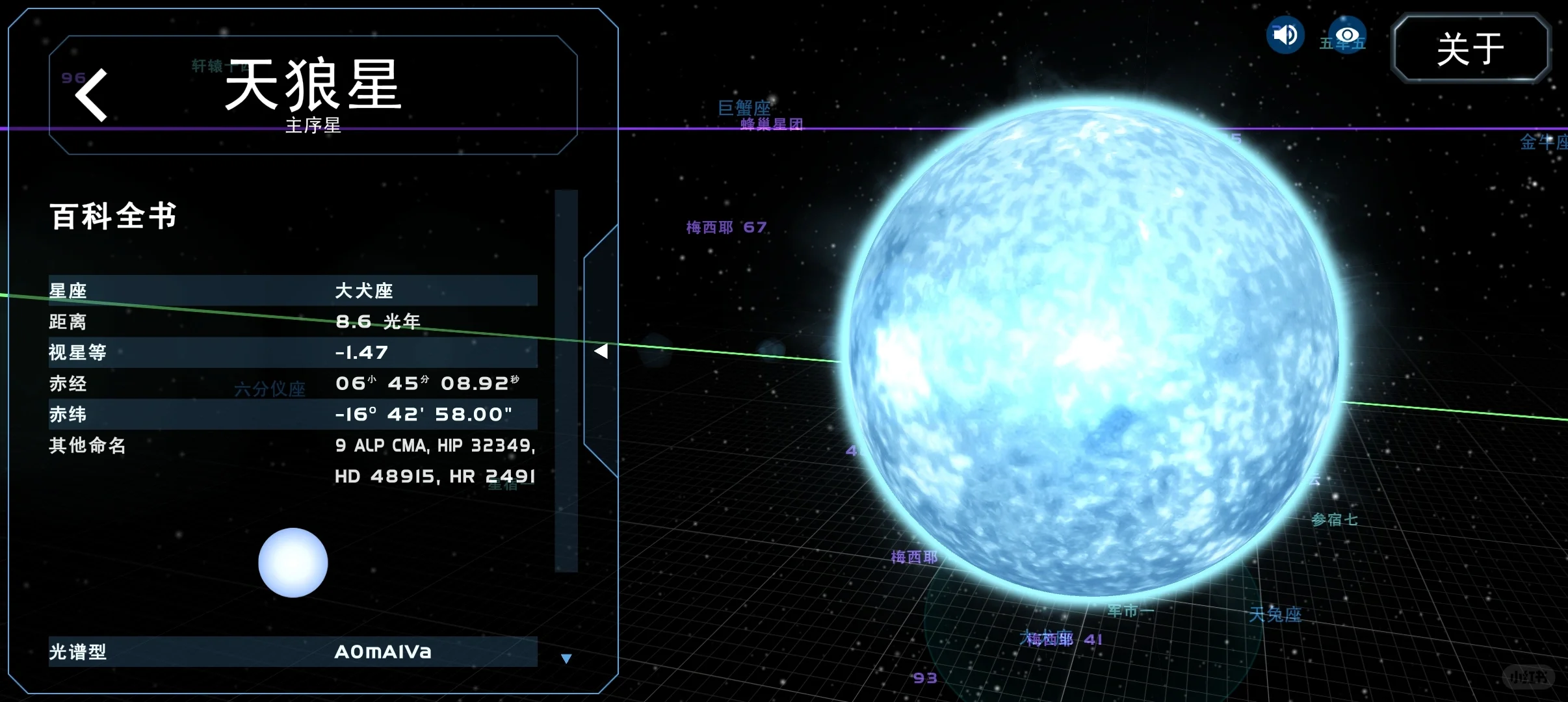The height and width of the screenshot is (702, 1568).
Task: Collapse the info panel with the white arrow
Action: coord(602,351)
